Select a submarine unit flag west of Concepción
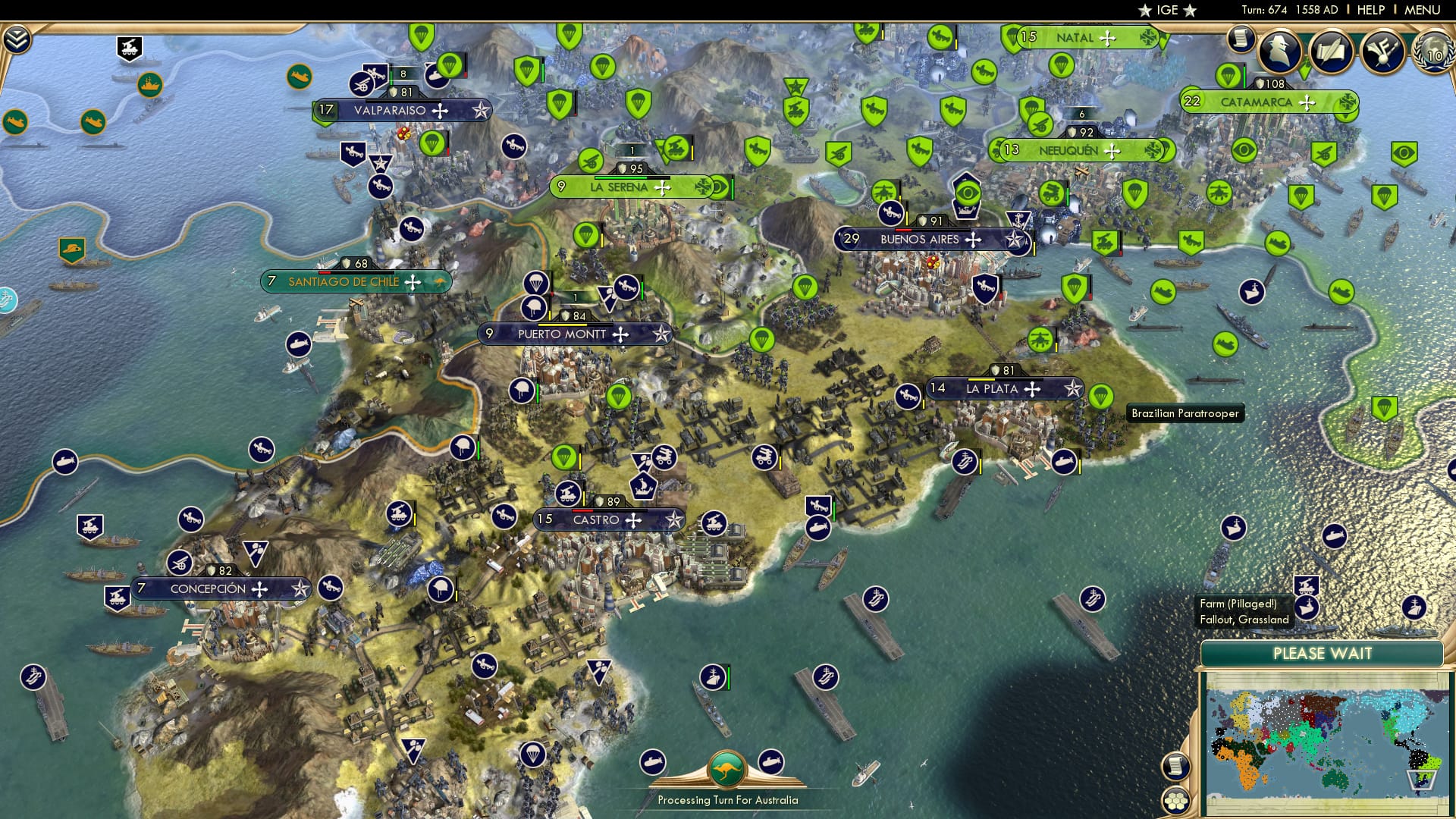 [65, 460]
